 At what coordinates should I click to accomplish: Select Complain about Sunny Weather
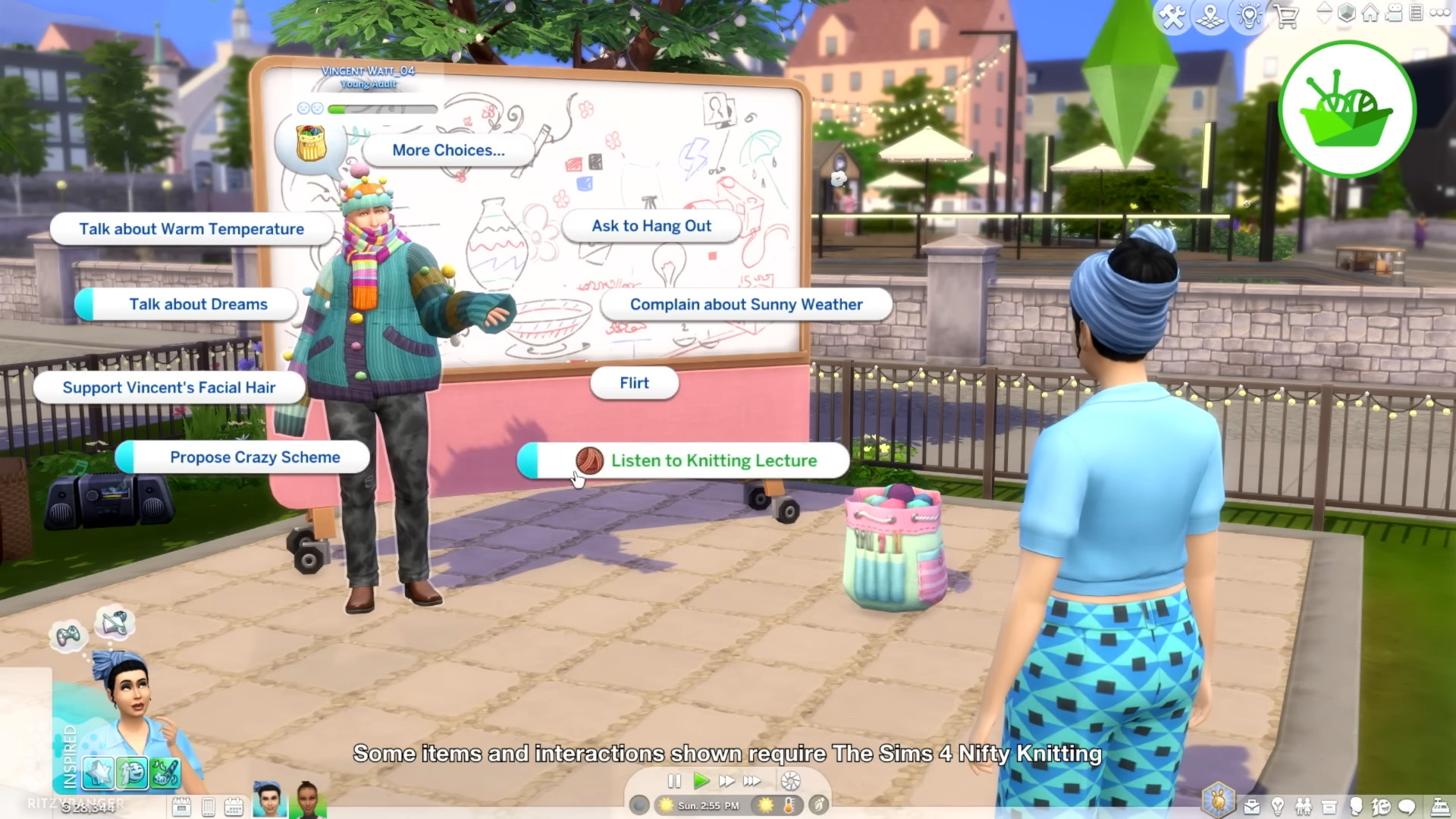coord(745,305)
